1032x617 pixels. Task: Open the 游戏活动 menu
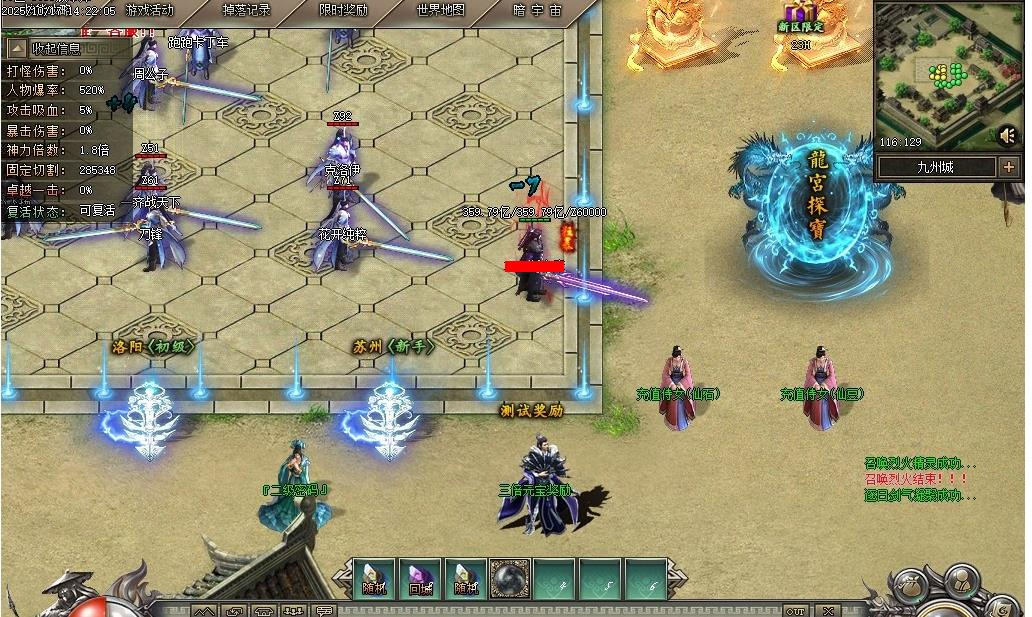(x=149, y=11)
